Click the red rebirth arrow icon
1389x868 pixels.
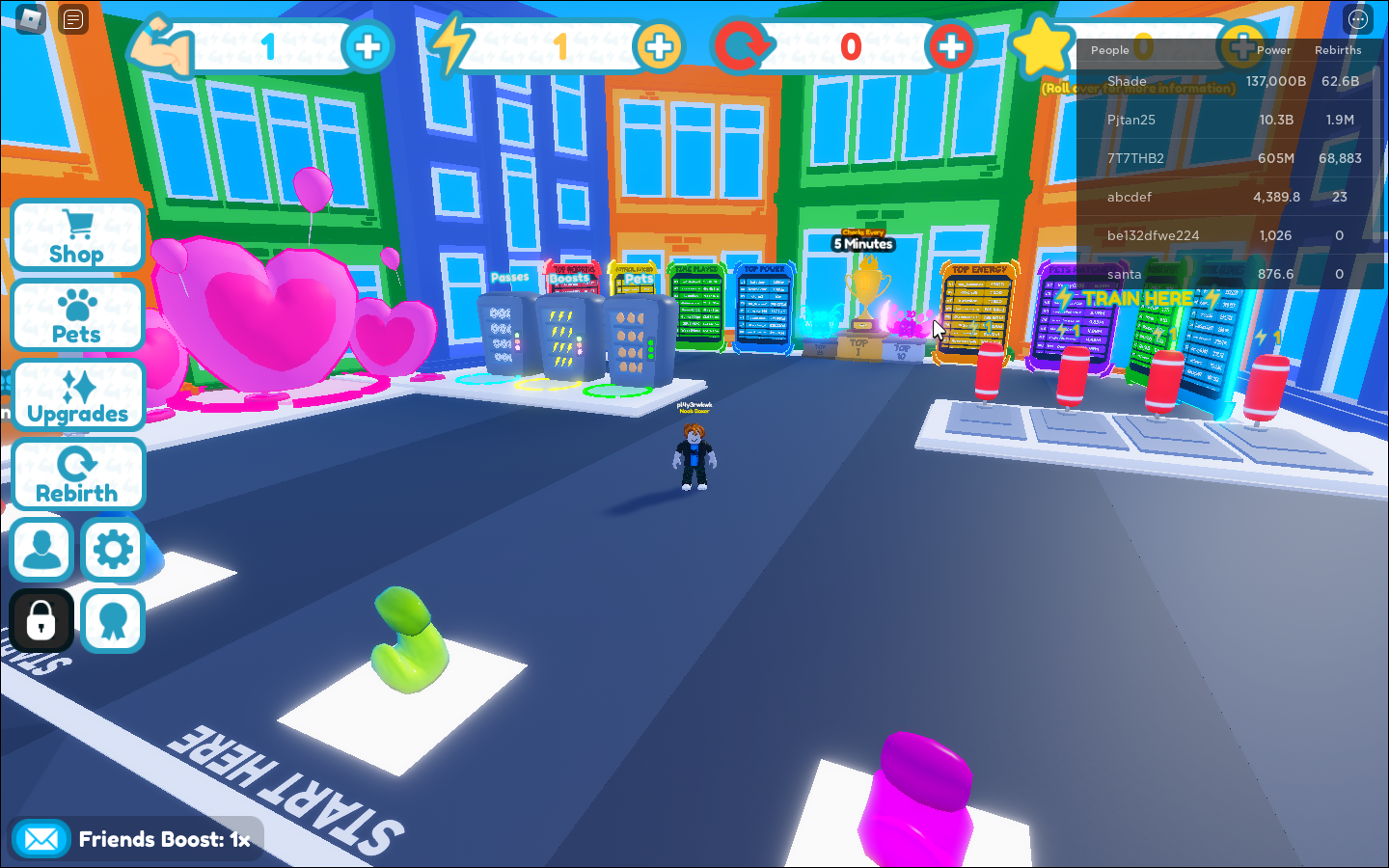[745, 43]
